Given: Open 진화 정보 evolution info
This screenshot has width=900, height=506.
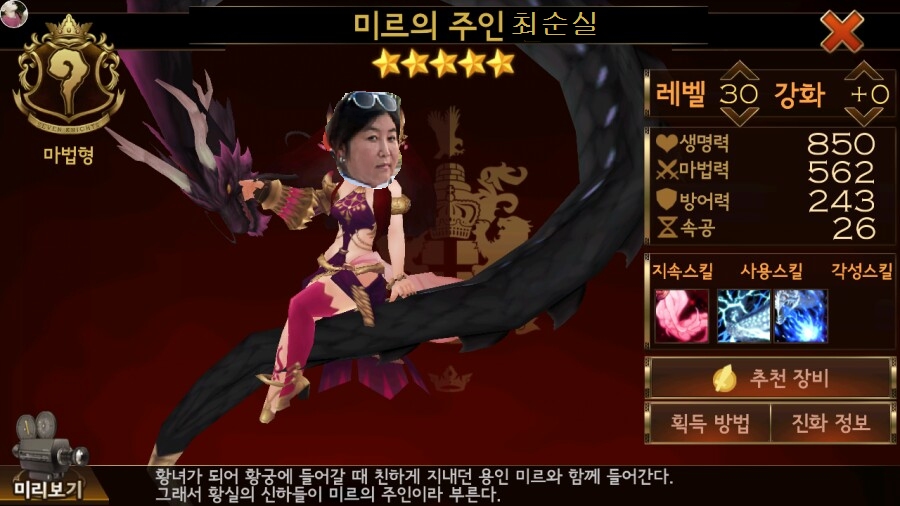Looking at the screenshot, I should pyautogui.click(x=831, y=423).
